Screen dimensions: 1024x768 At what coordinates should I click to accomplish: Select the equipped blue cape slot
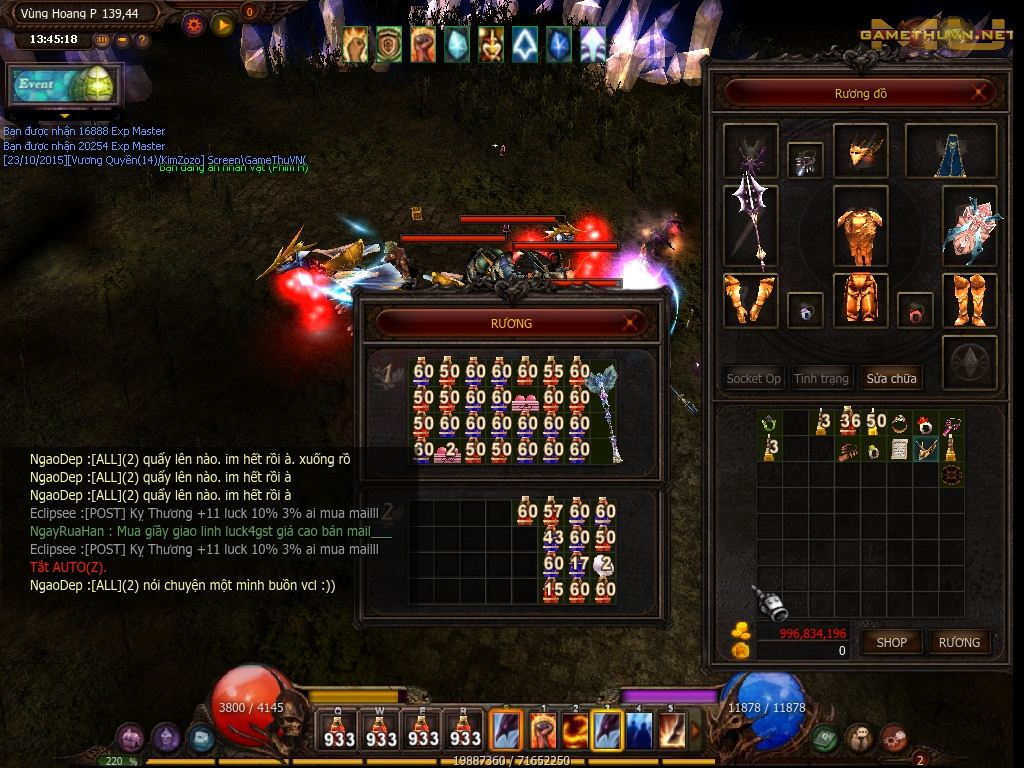[x=950, y=151]
